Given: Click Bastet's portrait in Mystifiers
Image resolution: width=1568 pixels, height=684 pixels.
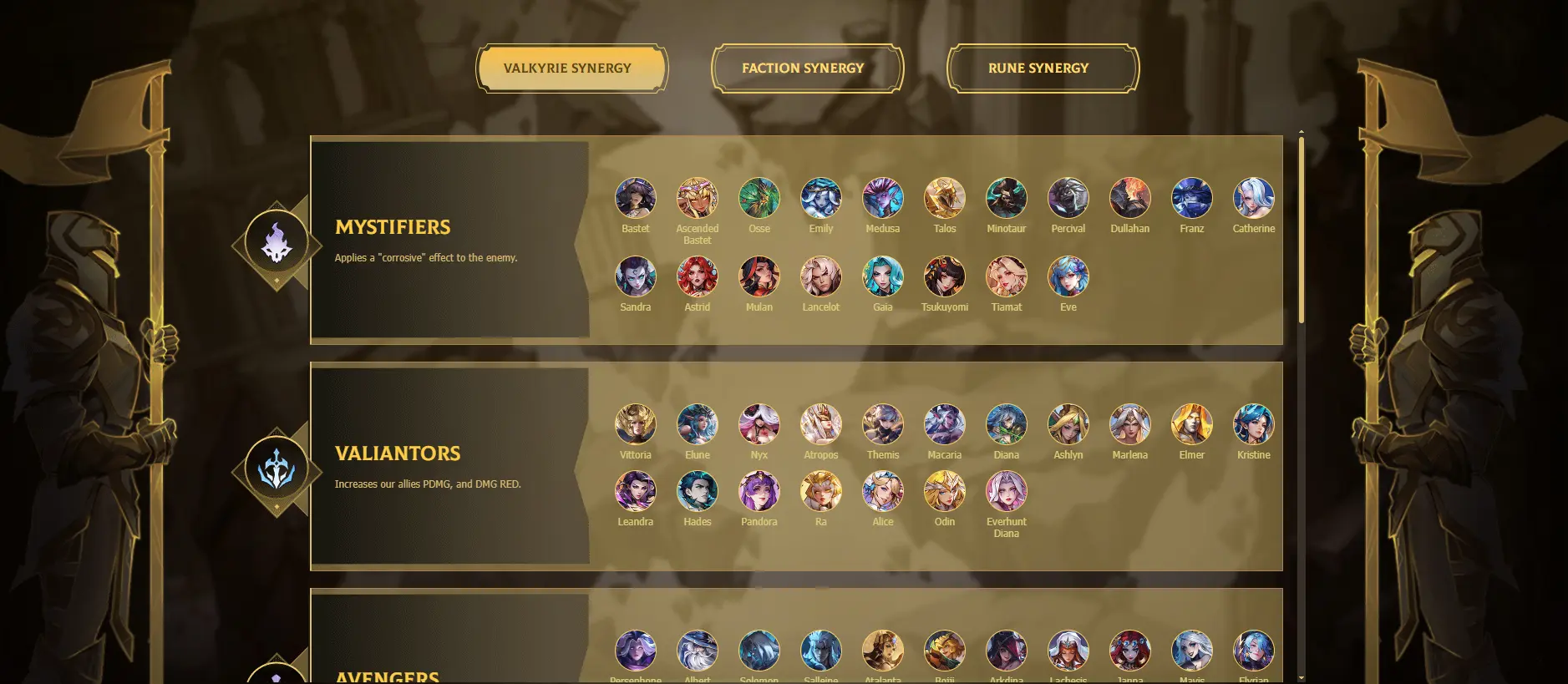Looking at the screenshot, I should coord(636,198).
